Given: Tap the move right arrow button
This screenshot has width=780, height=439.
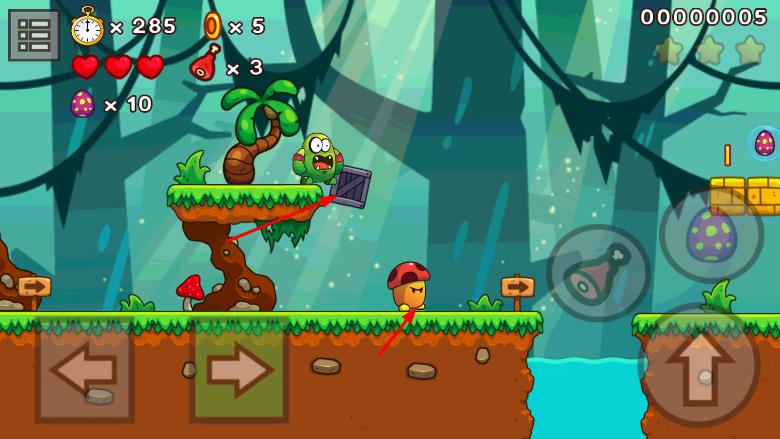Looking at the screenshot, I should point(239,370).
